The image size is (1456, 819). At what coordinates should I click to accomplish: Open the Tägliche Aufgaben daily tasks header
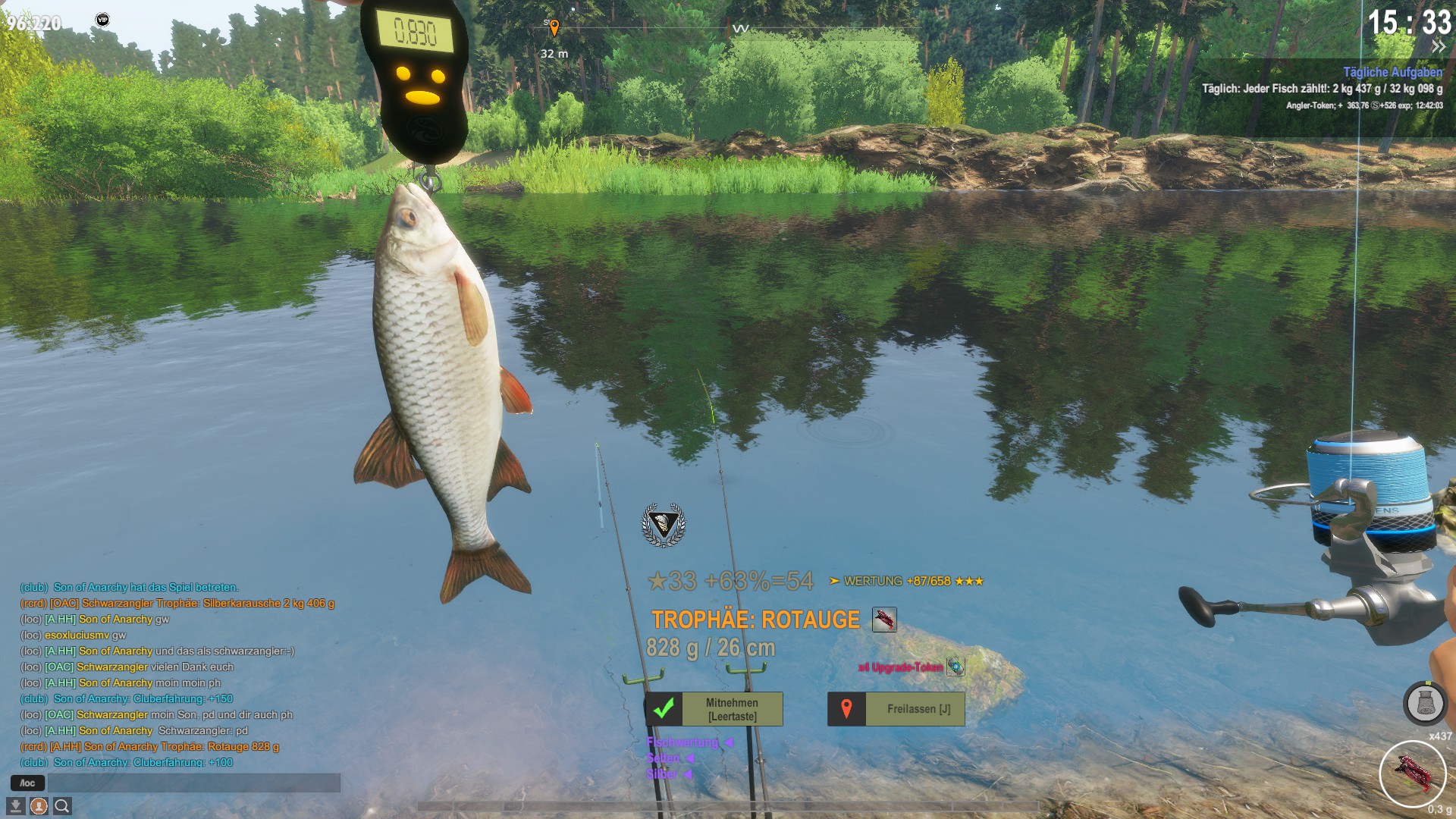point(1392,72)
